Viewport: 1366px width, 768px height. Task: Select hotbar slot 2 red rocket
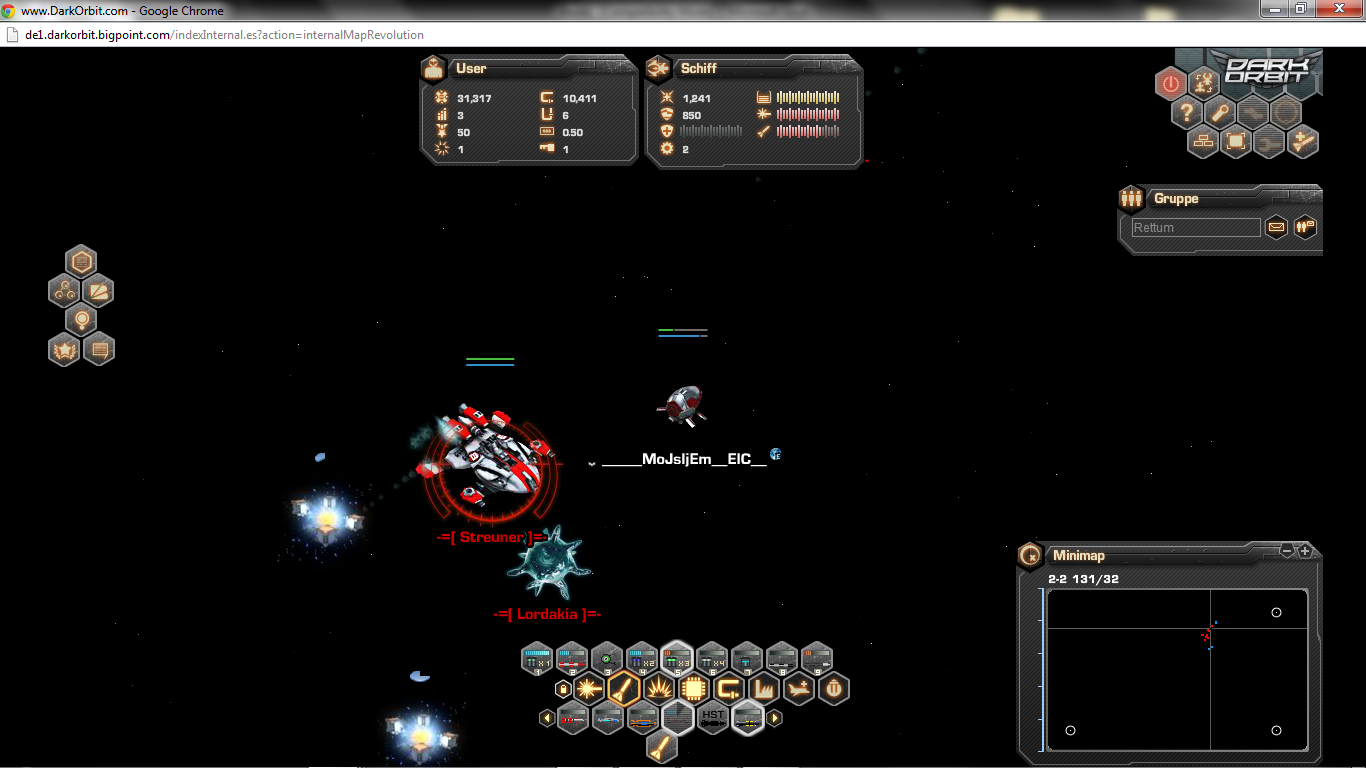[x=571, y=658]
